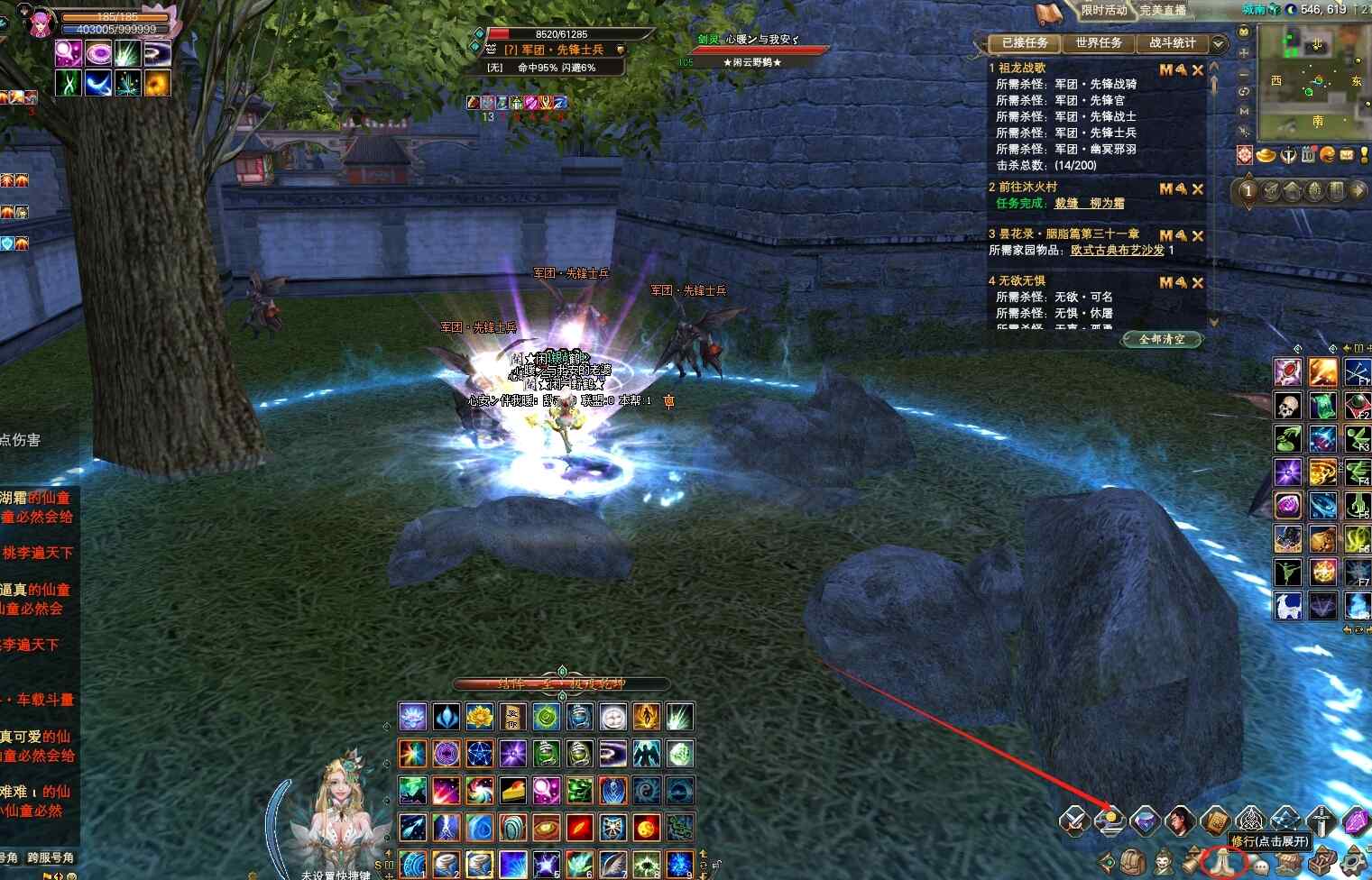
Task: Open the 战斗统计 combat stats tab
Action: pos(1172,43)
